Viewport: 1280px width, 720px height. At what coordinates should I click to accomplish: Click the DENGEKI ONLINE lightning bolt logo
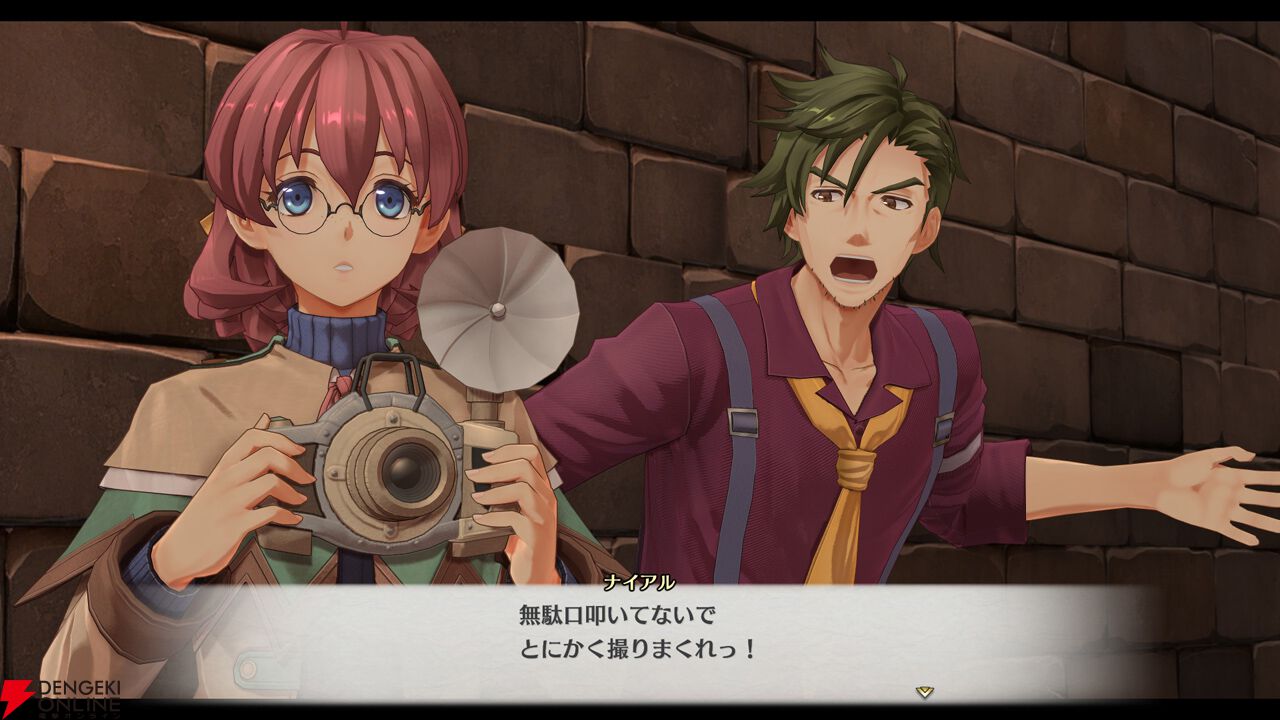18,690
